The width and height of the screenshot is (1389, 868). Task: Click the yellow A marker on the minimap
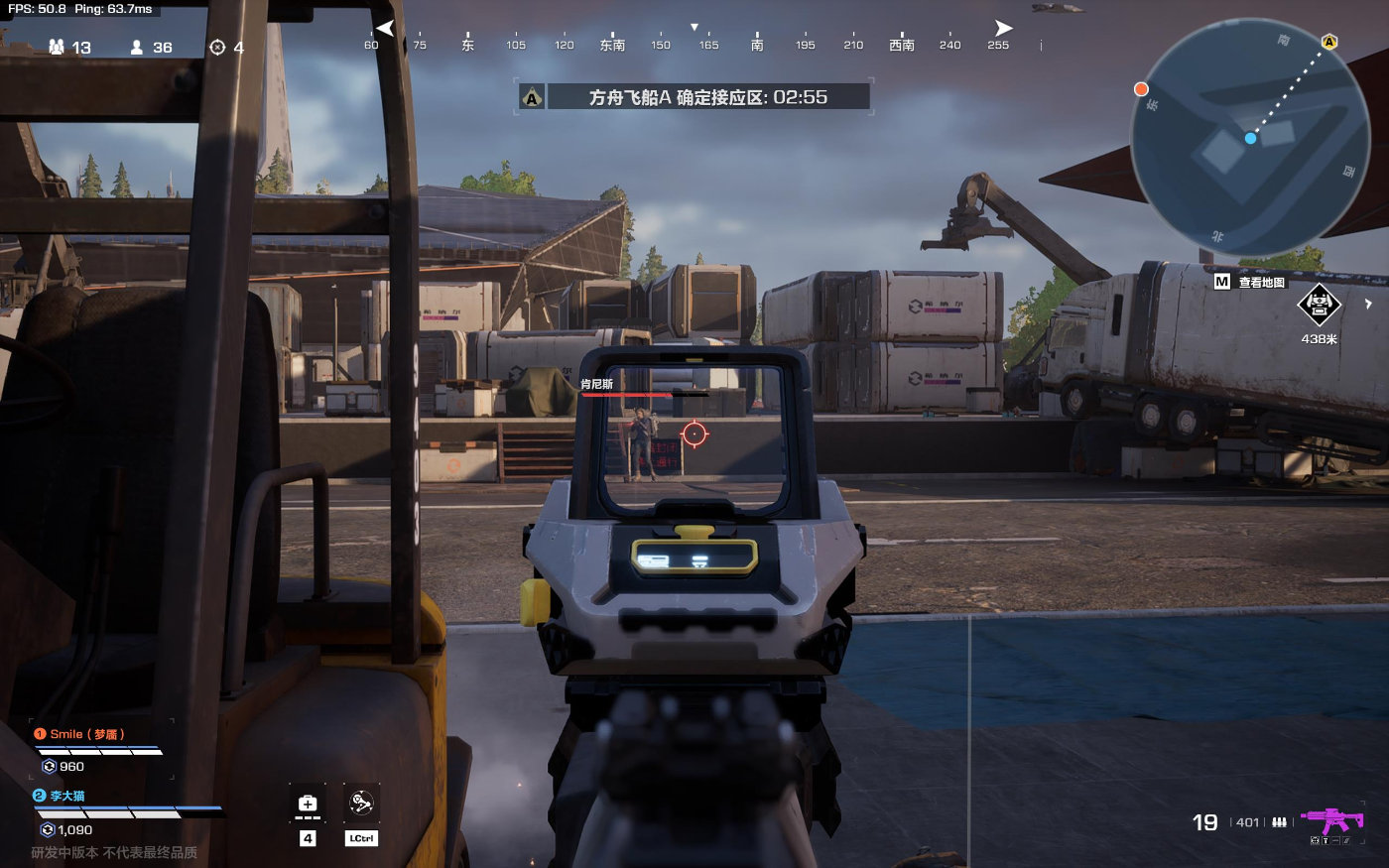point(1329,42)
